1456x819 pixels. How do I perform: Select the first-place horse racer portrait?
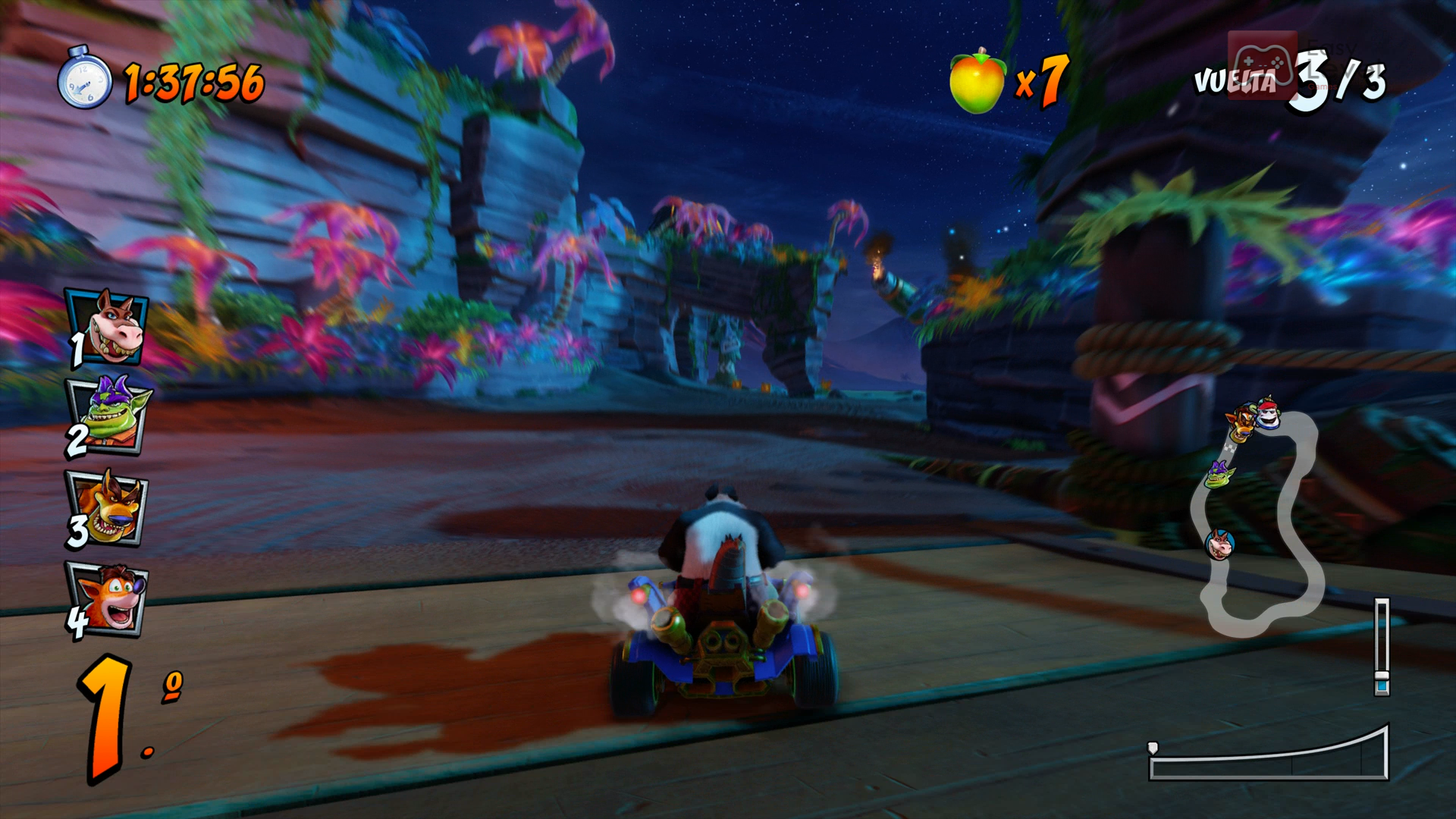110,327
